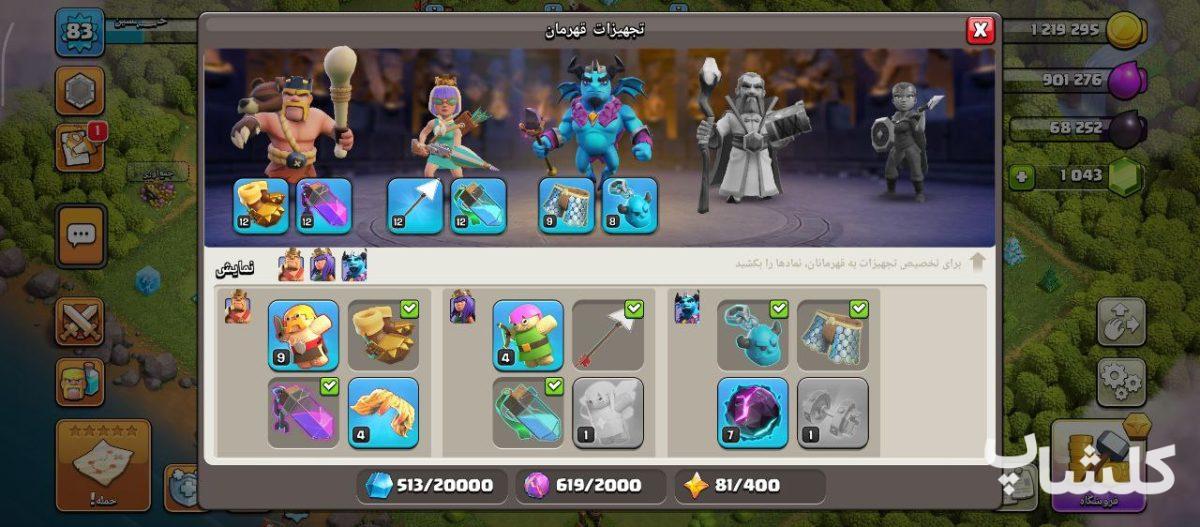Add gems with the green plus button
The image size is (1200, 527).
click(1021, 177)
